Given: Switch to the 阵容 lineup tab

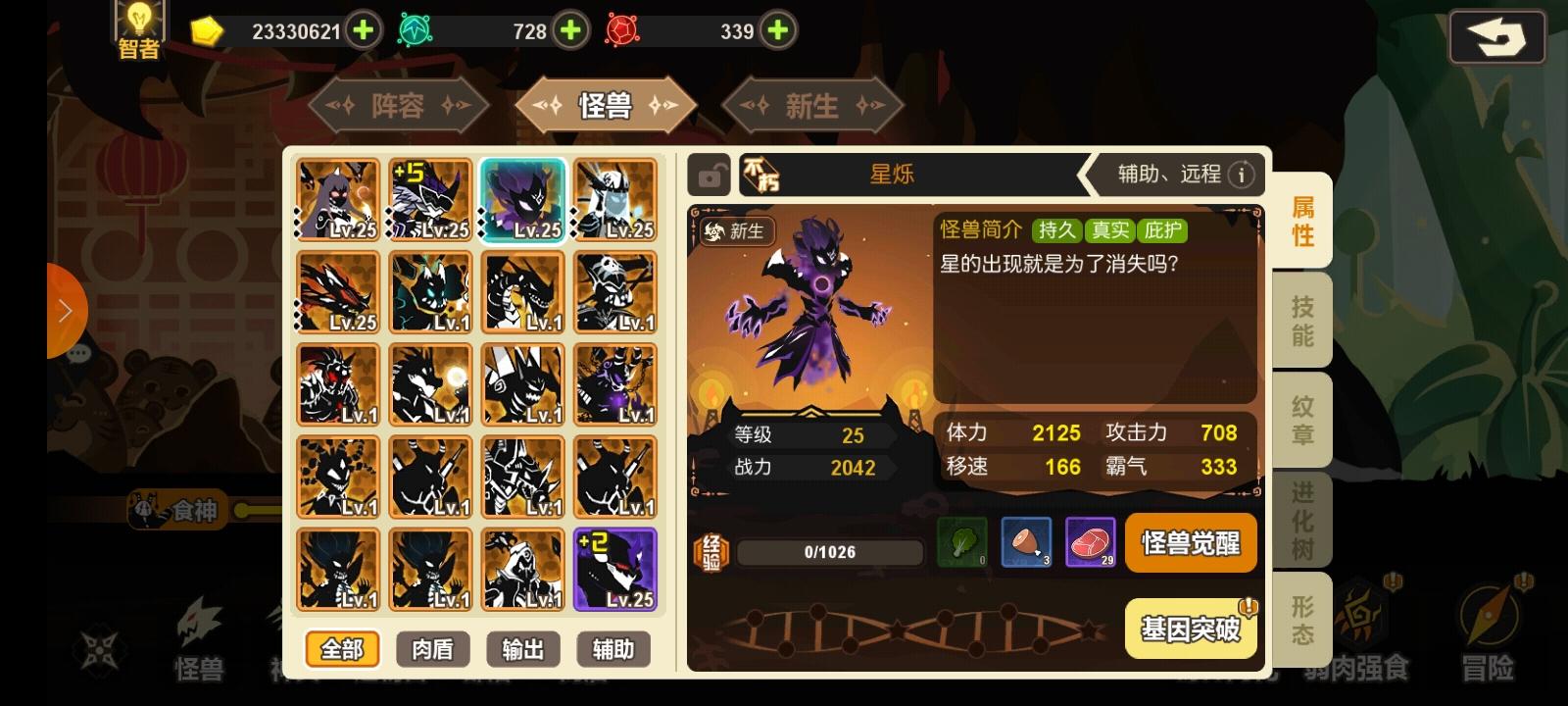Looking at the screenshot, I should coord(399,105).
